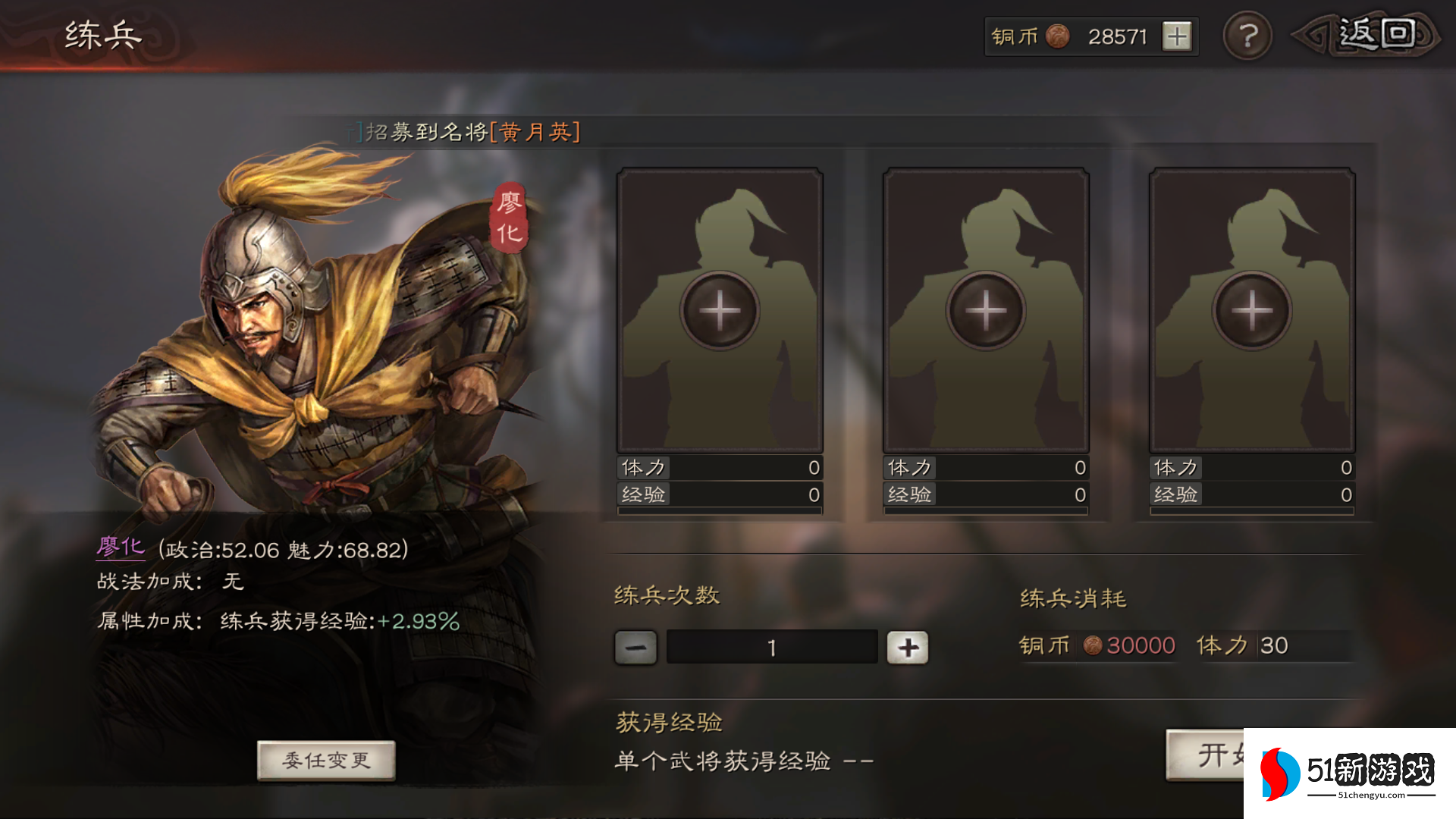1456x819 pixels.
Task: Tap the copper coin currency icon
Action: tap(1057, 35)
